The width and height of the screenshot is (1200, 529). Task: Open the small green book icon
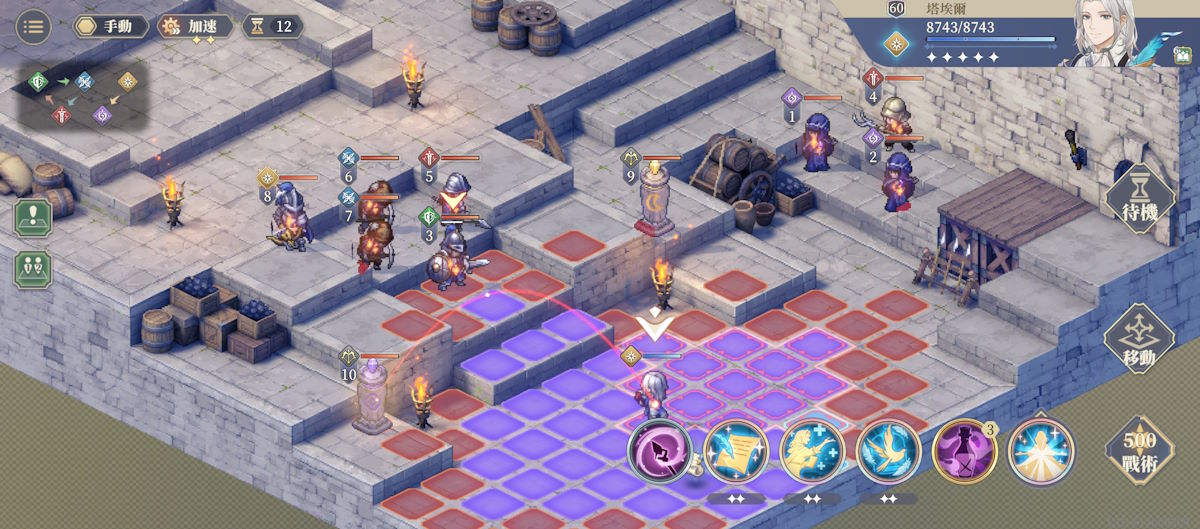(1181, 57)
